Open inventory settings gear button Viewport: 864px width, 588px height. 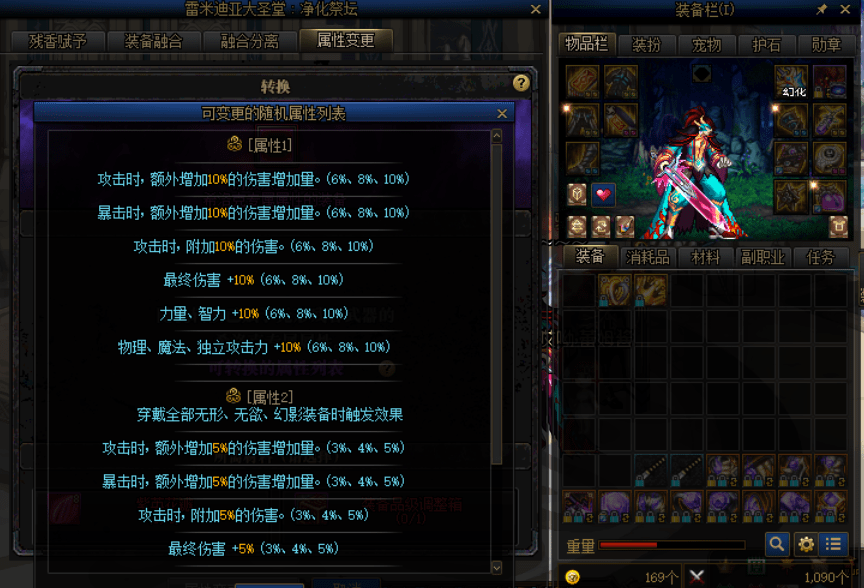tap(805, 545)
